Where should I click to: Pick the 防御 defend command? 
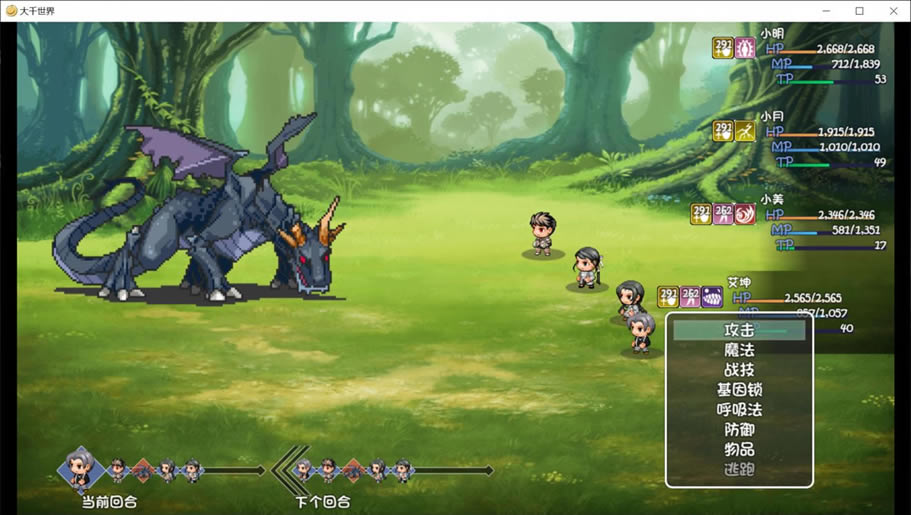[739, 430]
